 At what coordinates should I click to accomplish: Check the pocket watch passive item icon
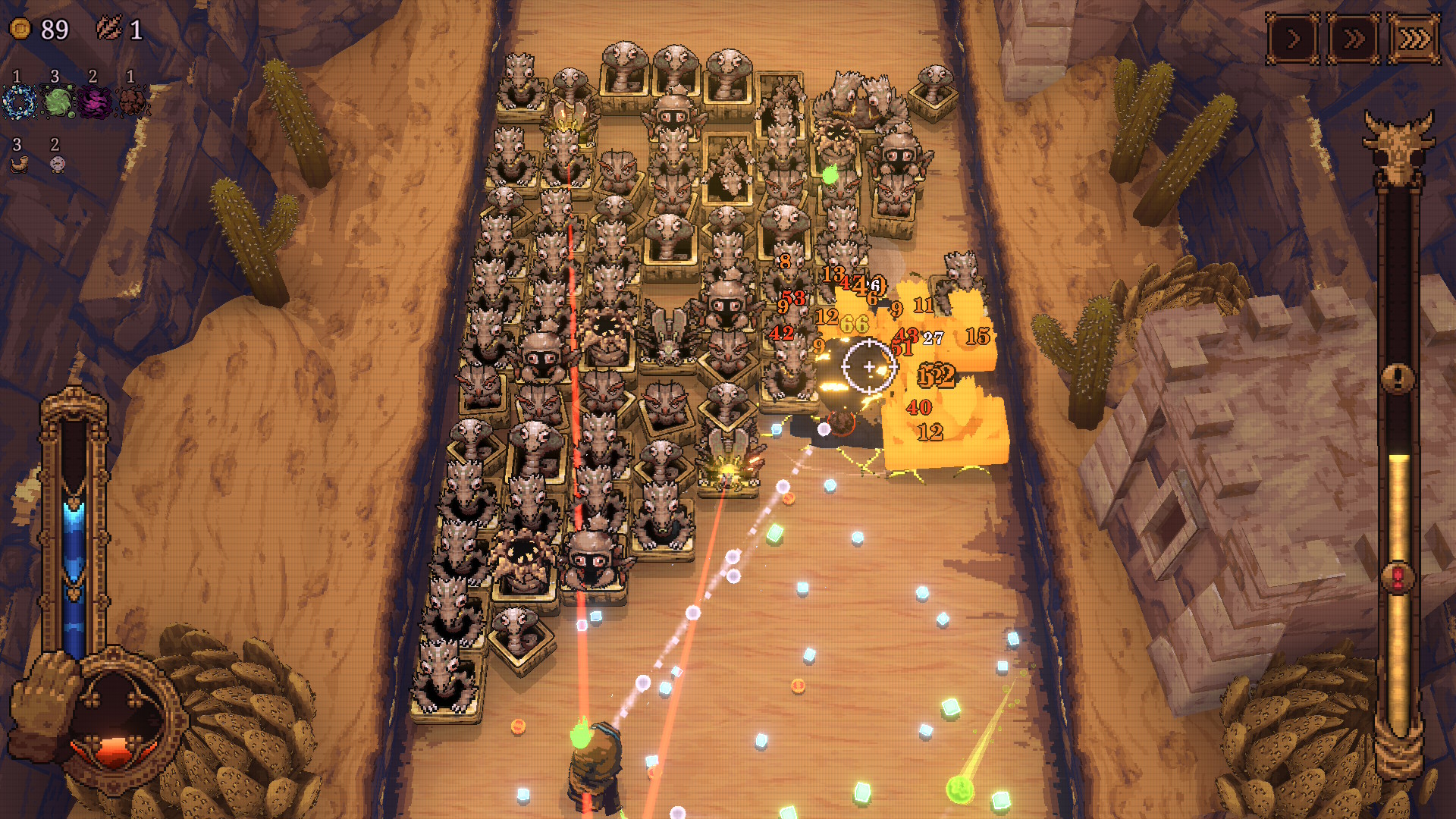[57, 163]
